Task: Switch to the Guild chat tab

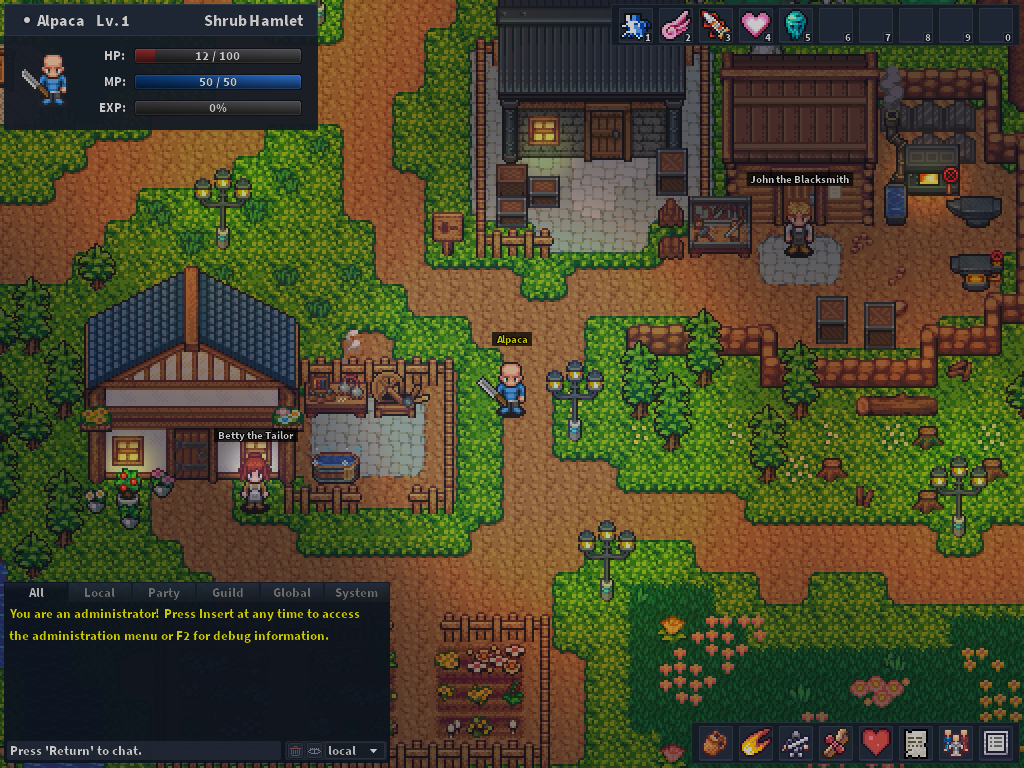Action: [227, 593]
